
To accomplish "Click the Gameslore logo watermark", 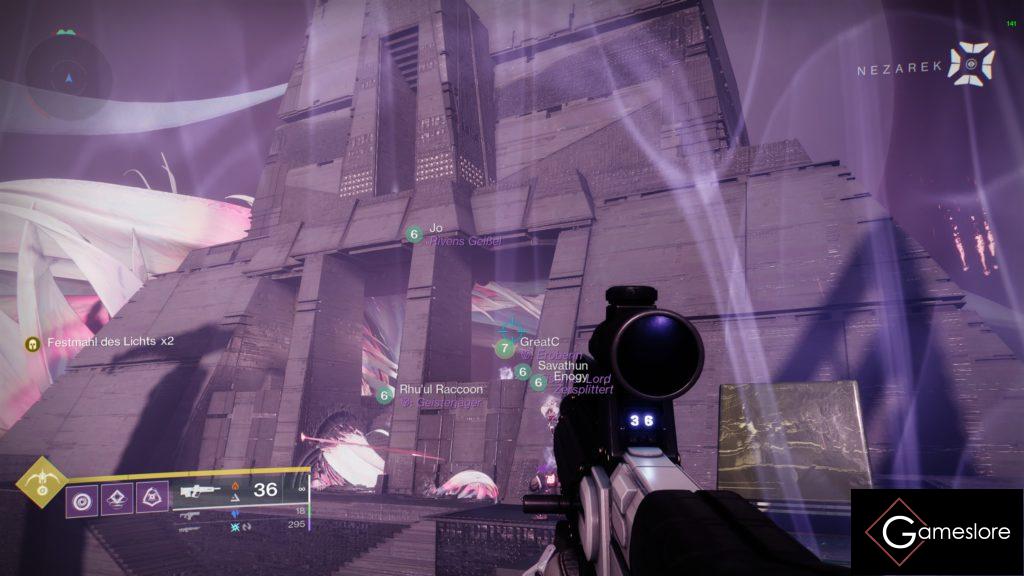I will (x=937, y=532).
